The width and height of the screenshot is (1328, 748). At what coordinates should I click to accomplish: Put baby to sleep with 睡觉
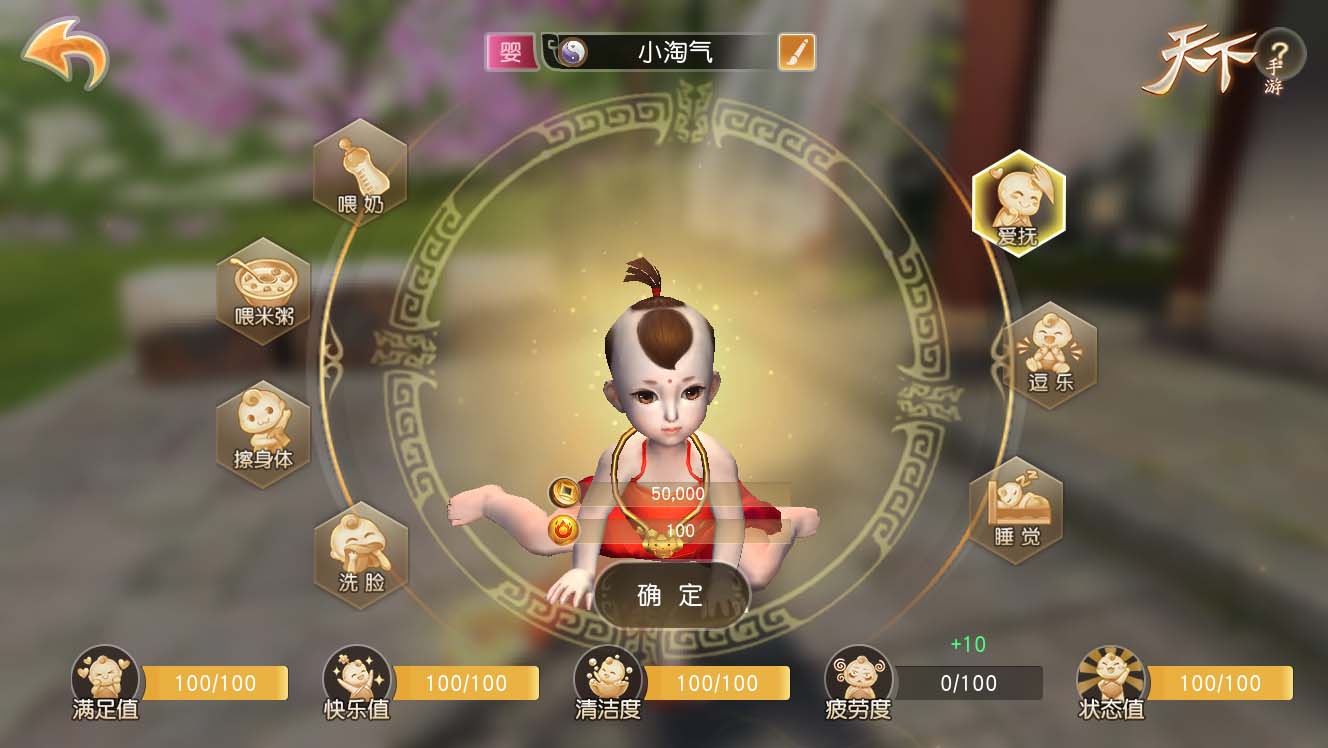pos(1016,510)
